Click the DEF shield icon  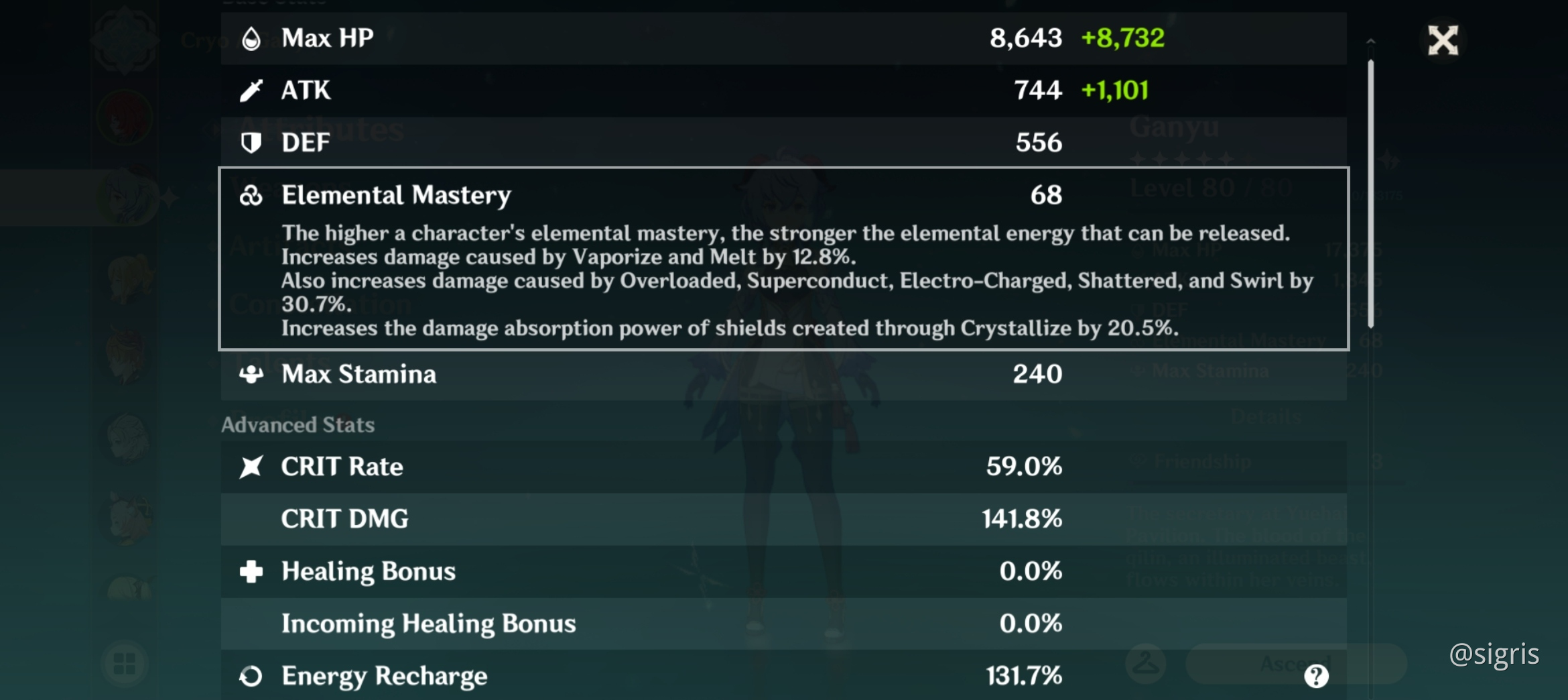coord(251,142)
